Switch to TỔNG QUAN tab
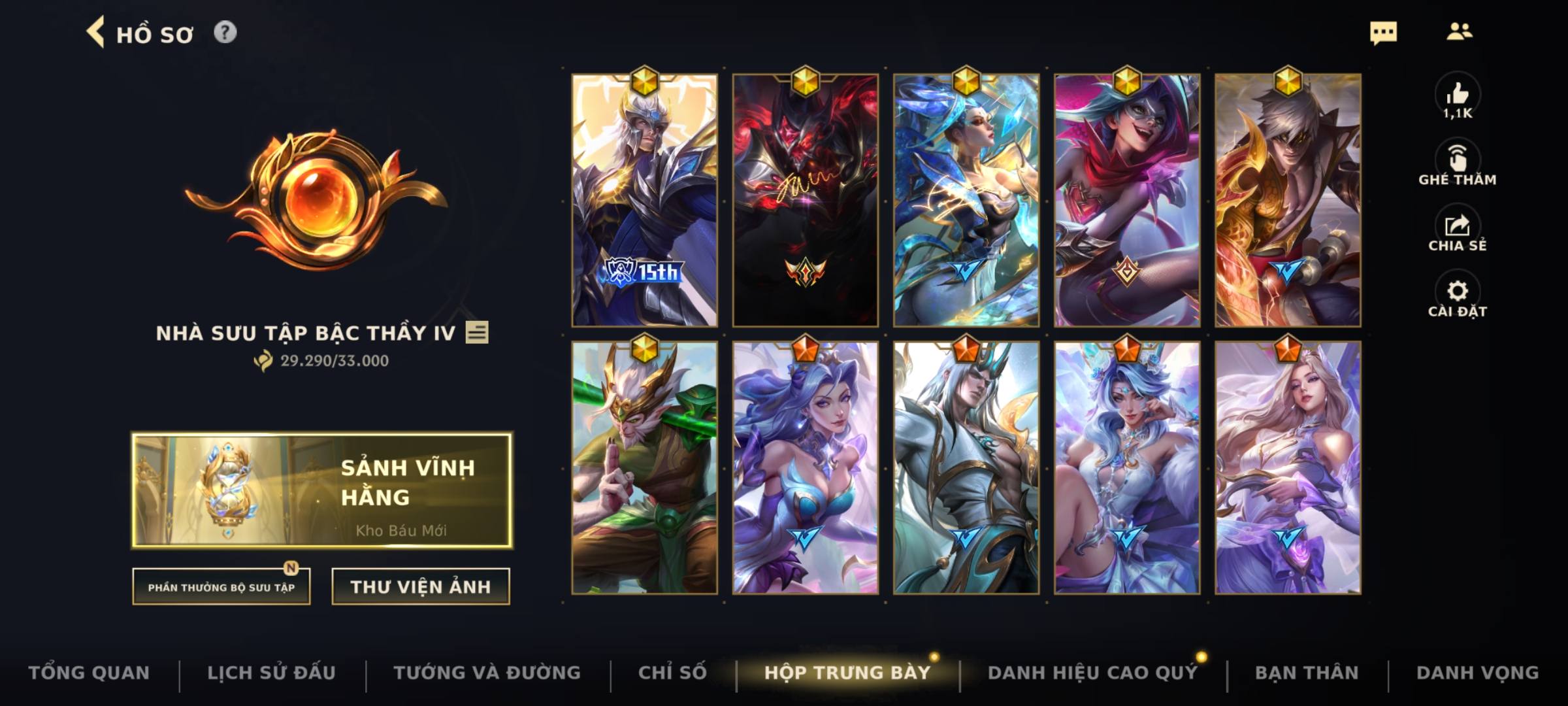This screenshot has height=706, width=1568. point(91,671)
